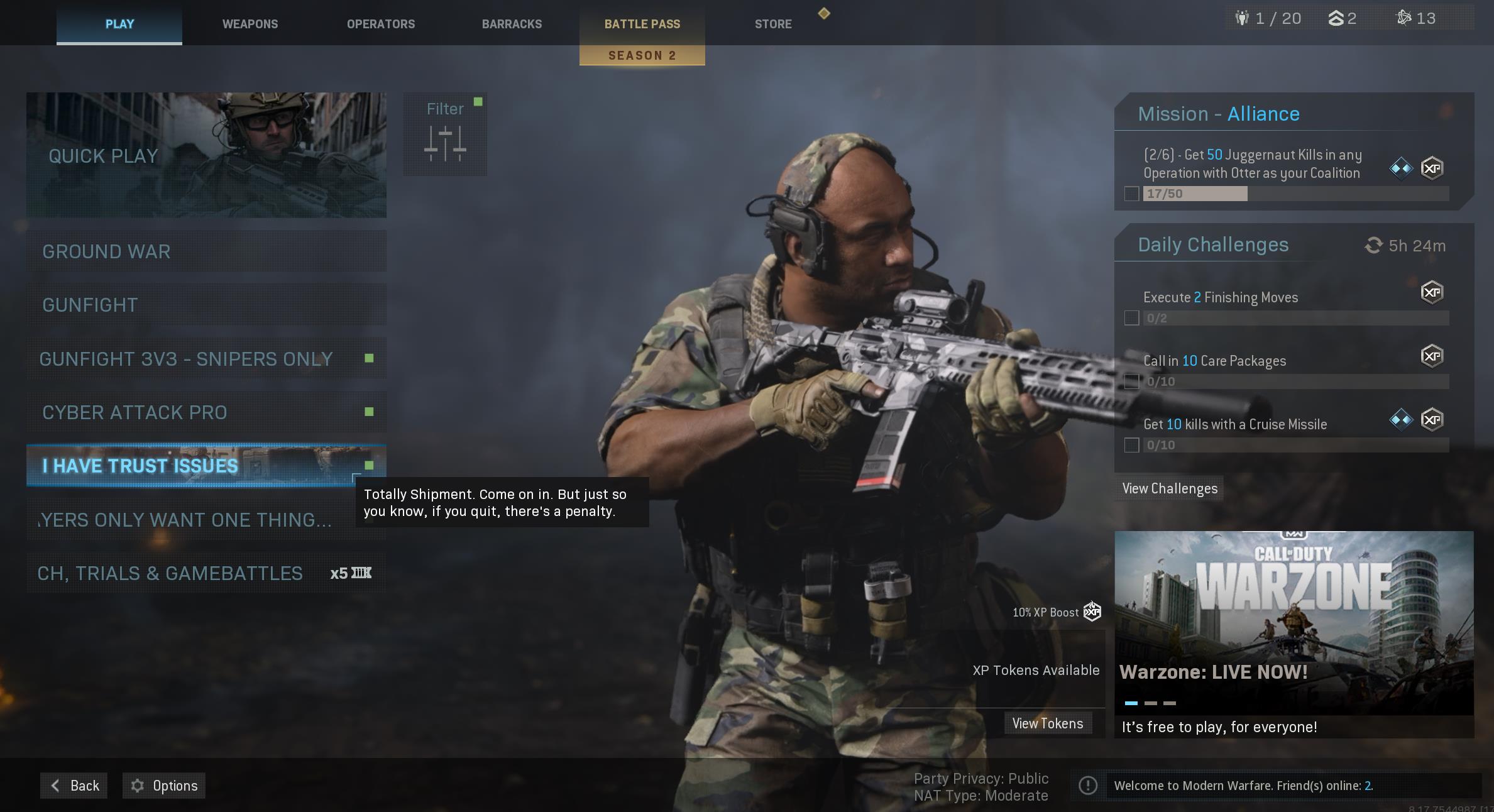Image resolution: width=1494 pixels, height=812 pixels.
Task: Click the View Tokens button
Action: (x=1048, y=723)
